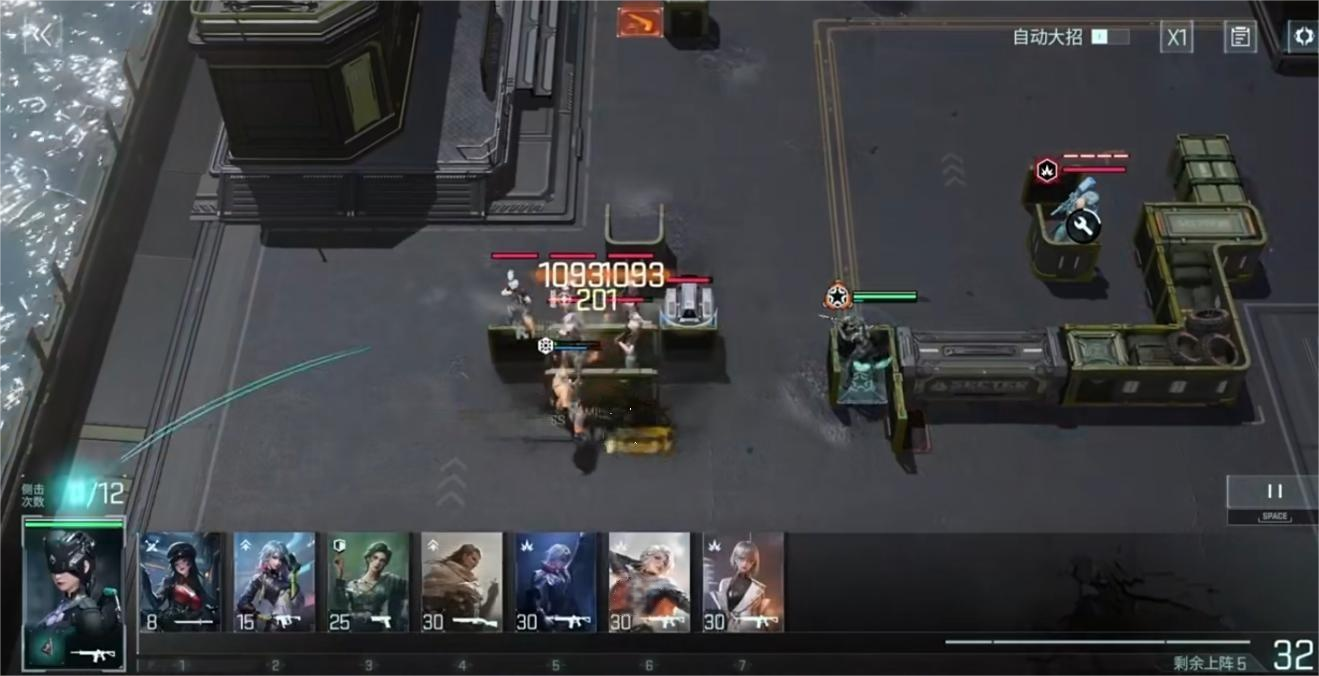Choose the cost 15 silver-haired operator card
Screen dimensions: 1319x676
pos(275,583)
